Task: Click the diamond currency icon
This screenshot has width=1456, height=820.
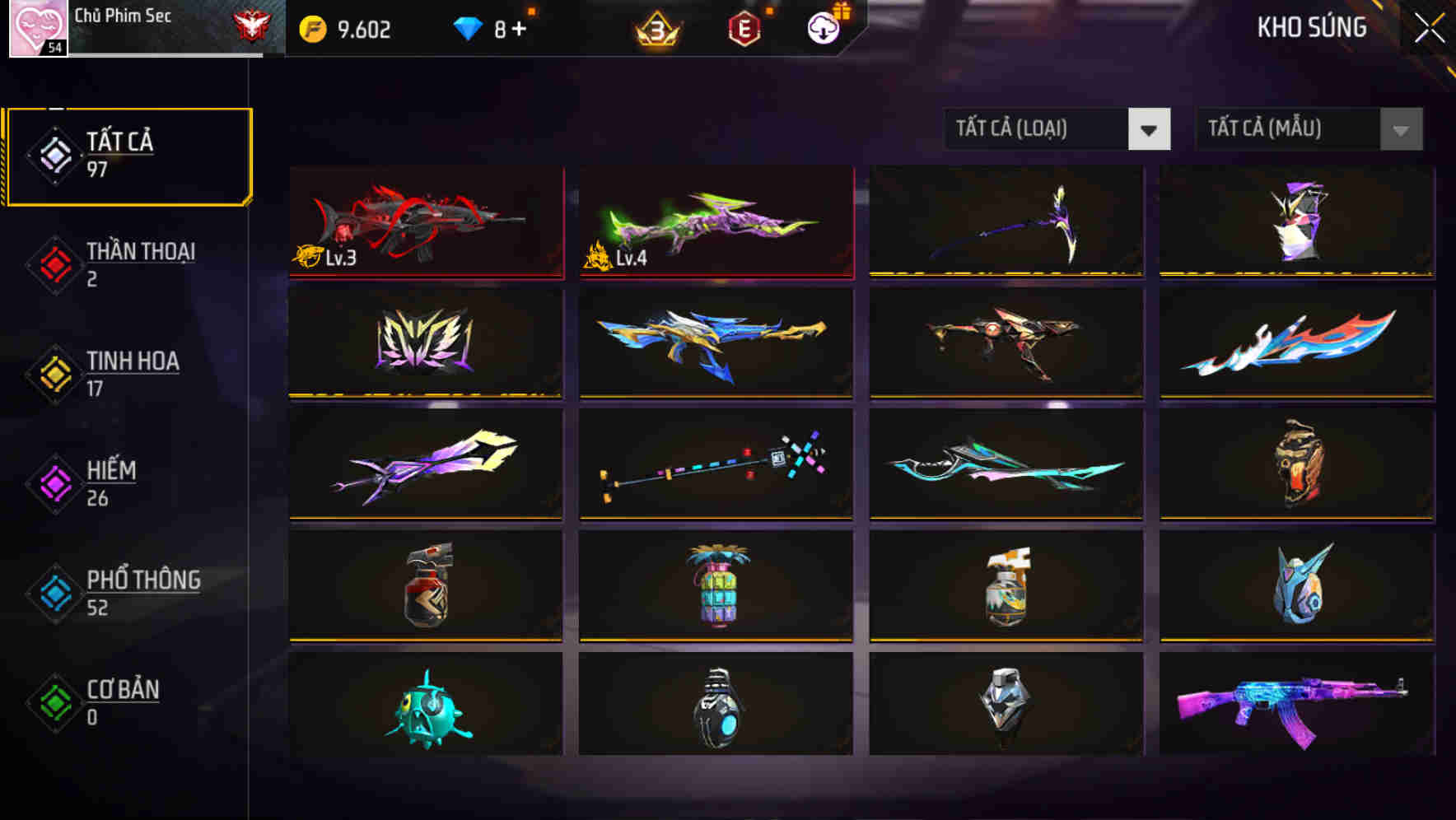Action: click(468, 28)
